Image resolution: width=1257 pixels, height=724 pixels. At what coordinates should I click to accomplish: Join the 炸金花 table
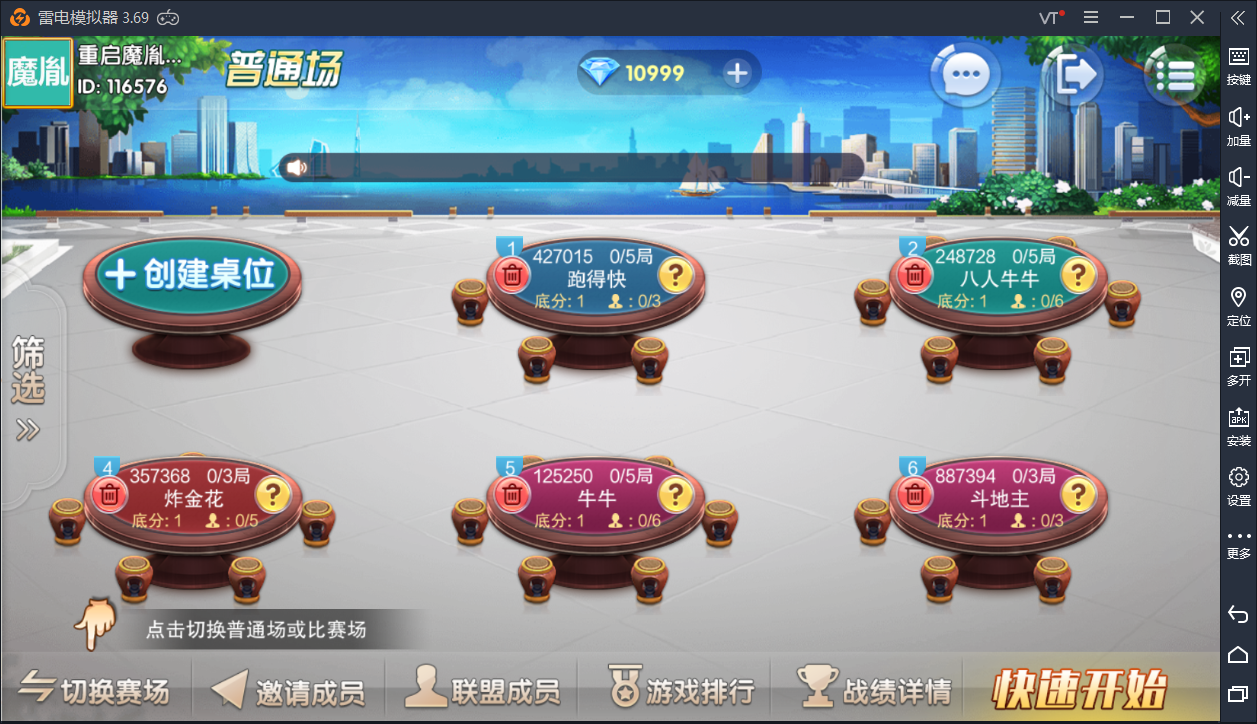(x=192, y=497)
